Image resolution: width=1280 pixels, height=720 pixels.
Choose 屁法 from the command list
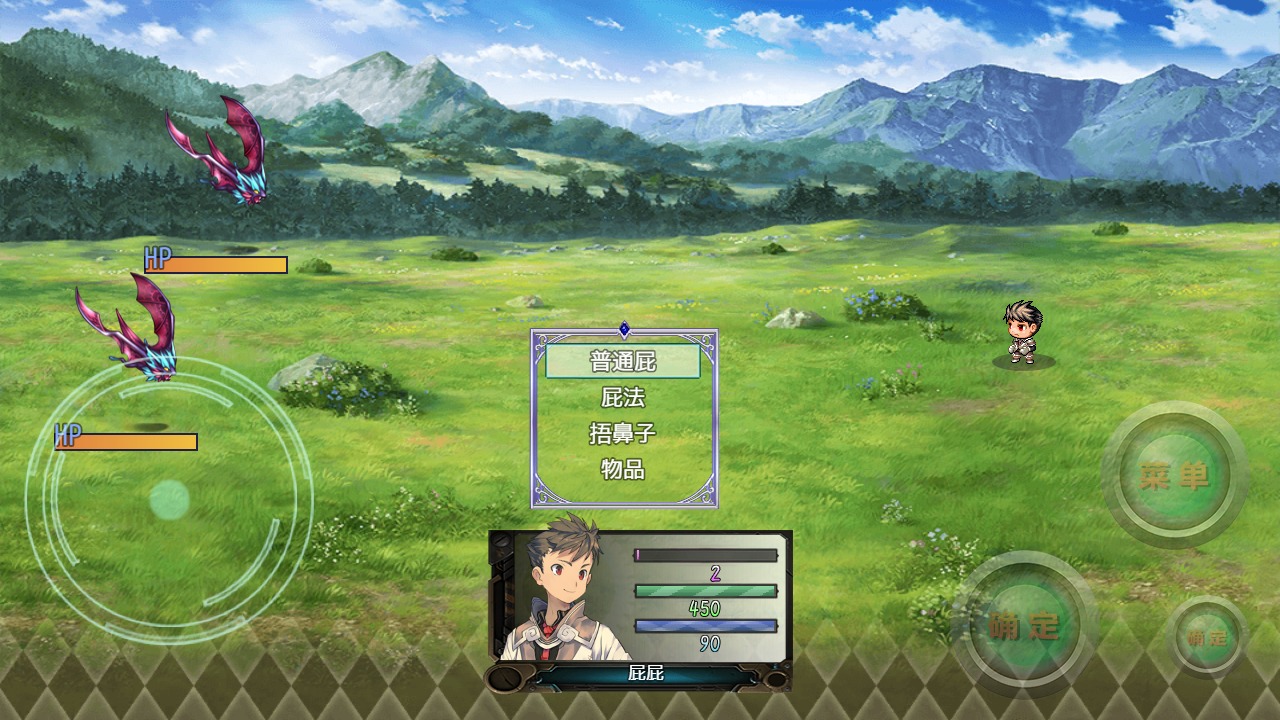tap(623, 397)
